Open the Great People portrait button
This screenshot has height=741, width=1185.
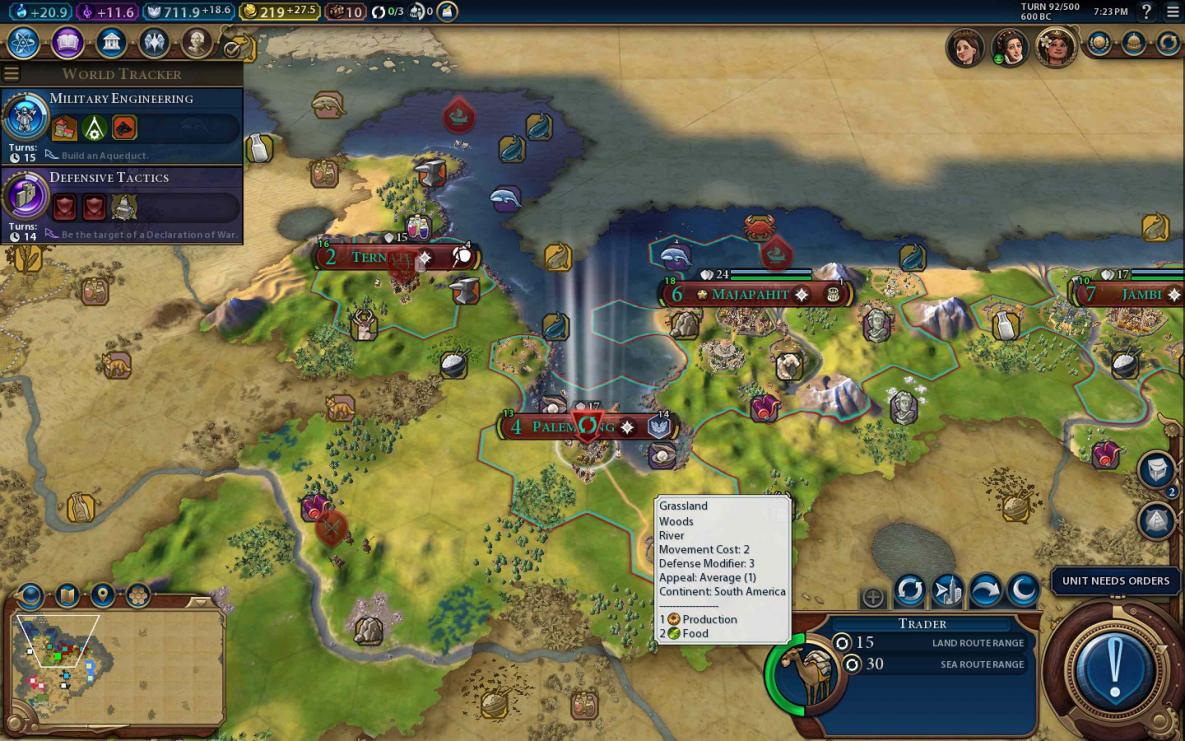pyautogui.click(x=198, y=43)
